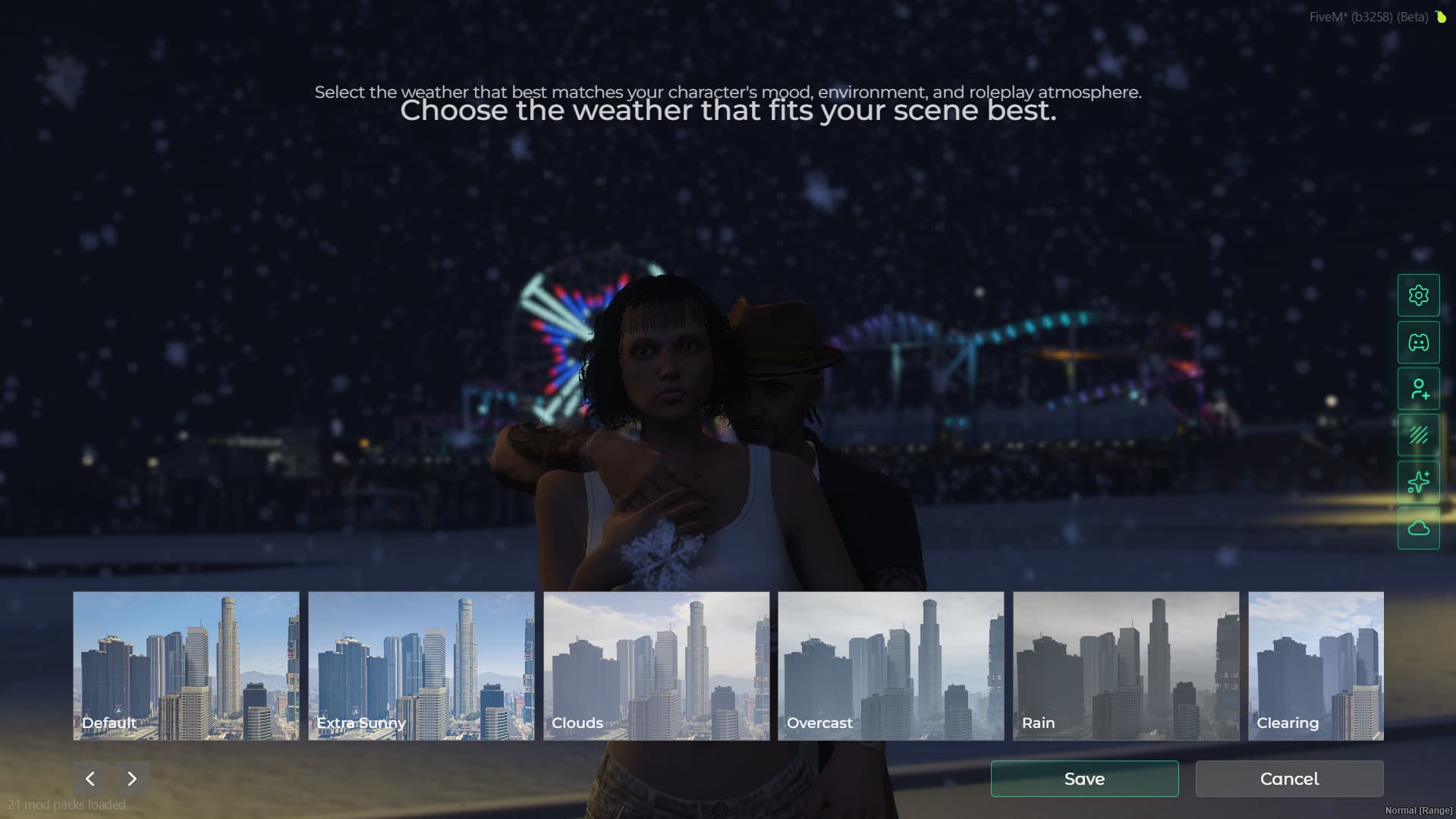
Task: Cancel the weather selection
Action: click(x=1289, y=779)
